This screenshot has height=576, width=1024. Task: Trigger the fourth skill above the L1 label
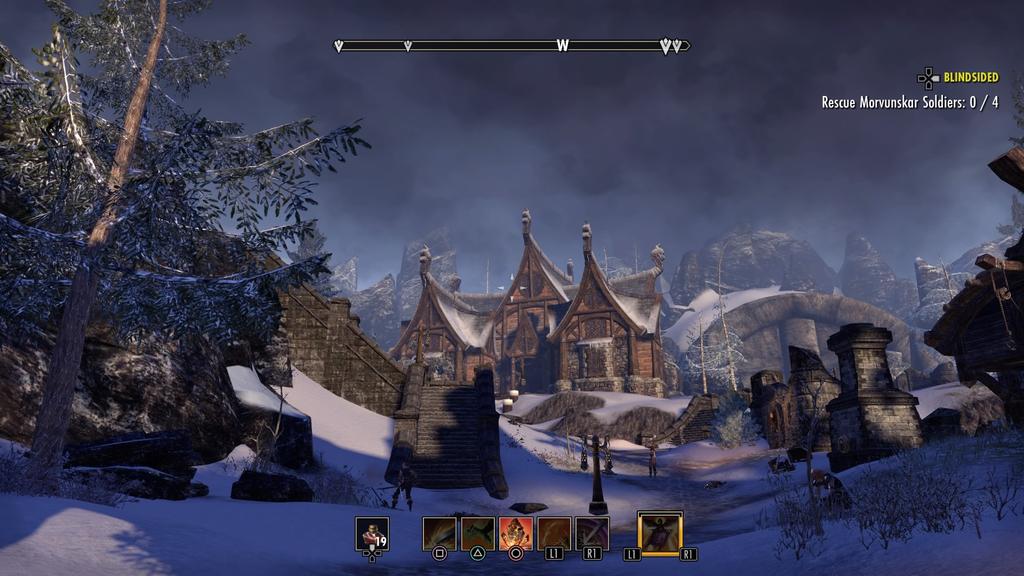[x=554, y=533]
